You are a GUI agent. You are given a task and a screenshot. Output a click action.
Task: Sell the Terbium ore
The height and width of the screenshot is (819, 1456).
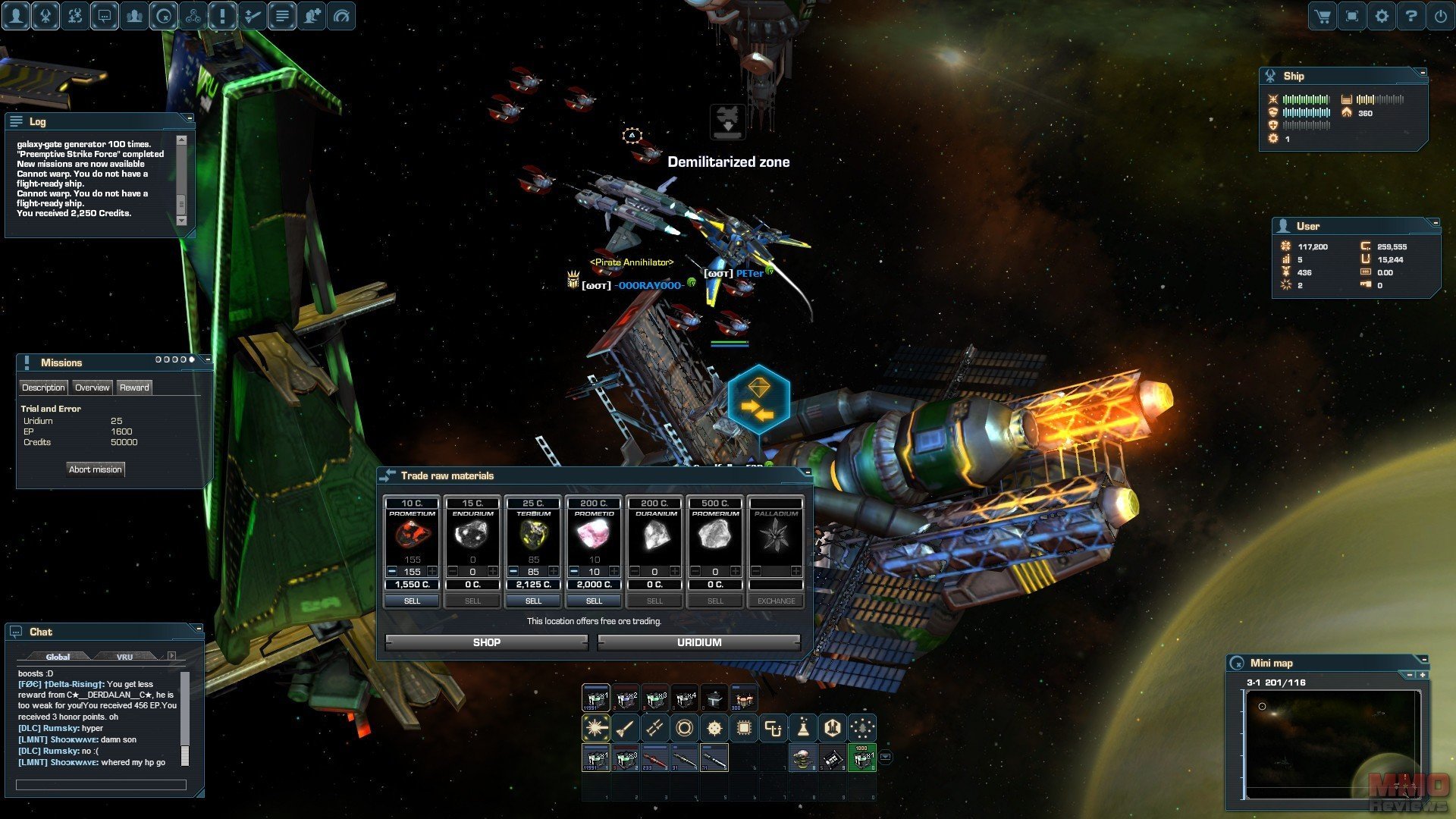(x=533, y=601)
